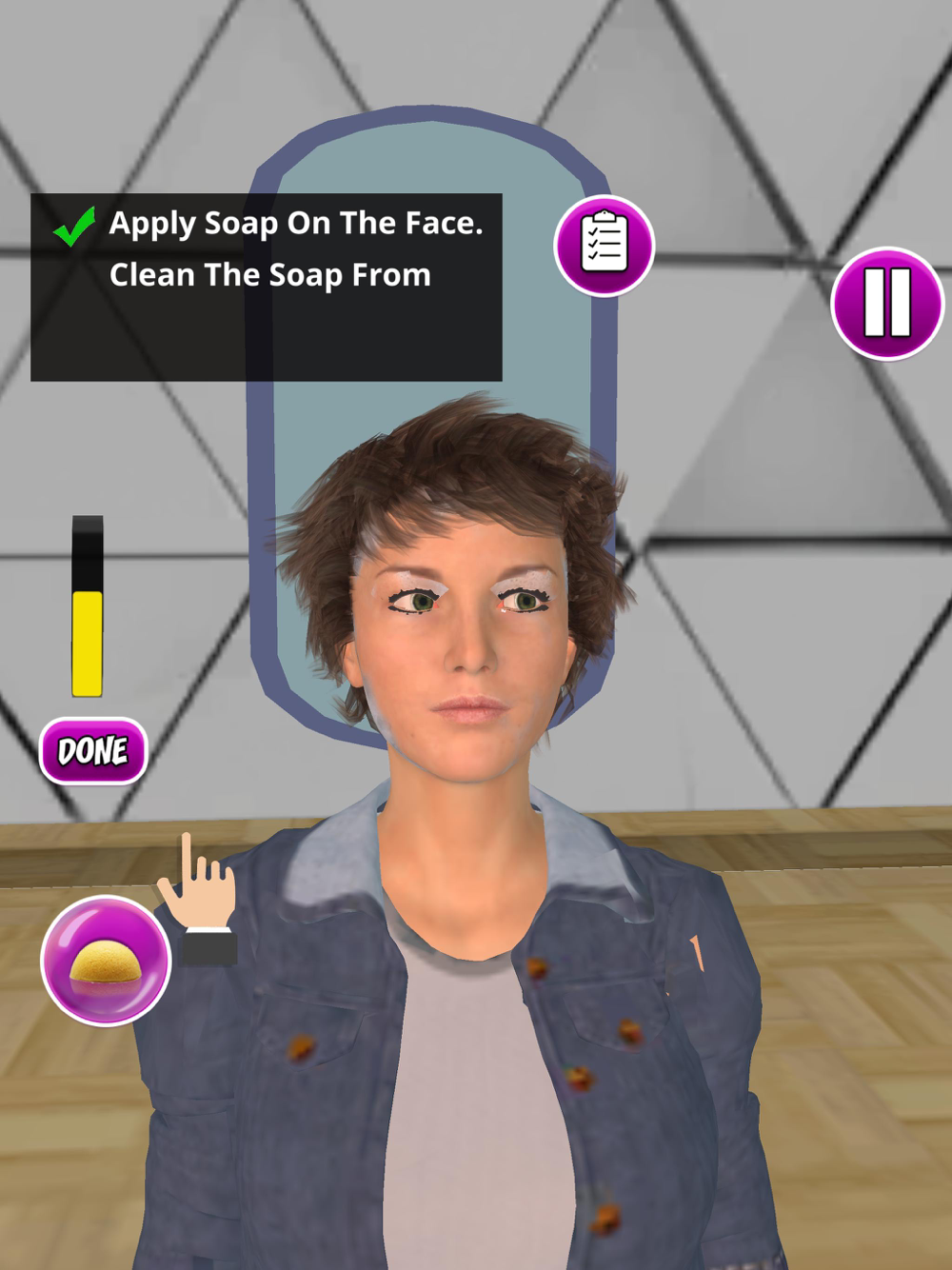Viewport: 952px width, 1270px height.
Task: Open the clipboard checklist icon
Action: [x=605, y=246]
